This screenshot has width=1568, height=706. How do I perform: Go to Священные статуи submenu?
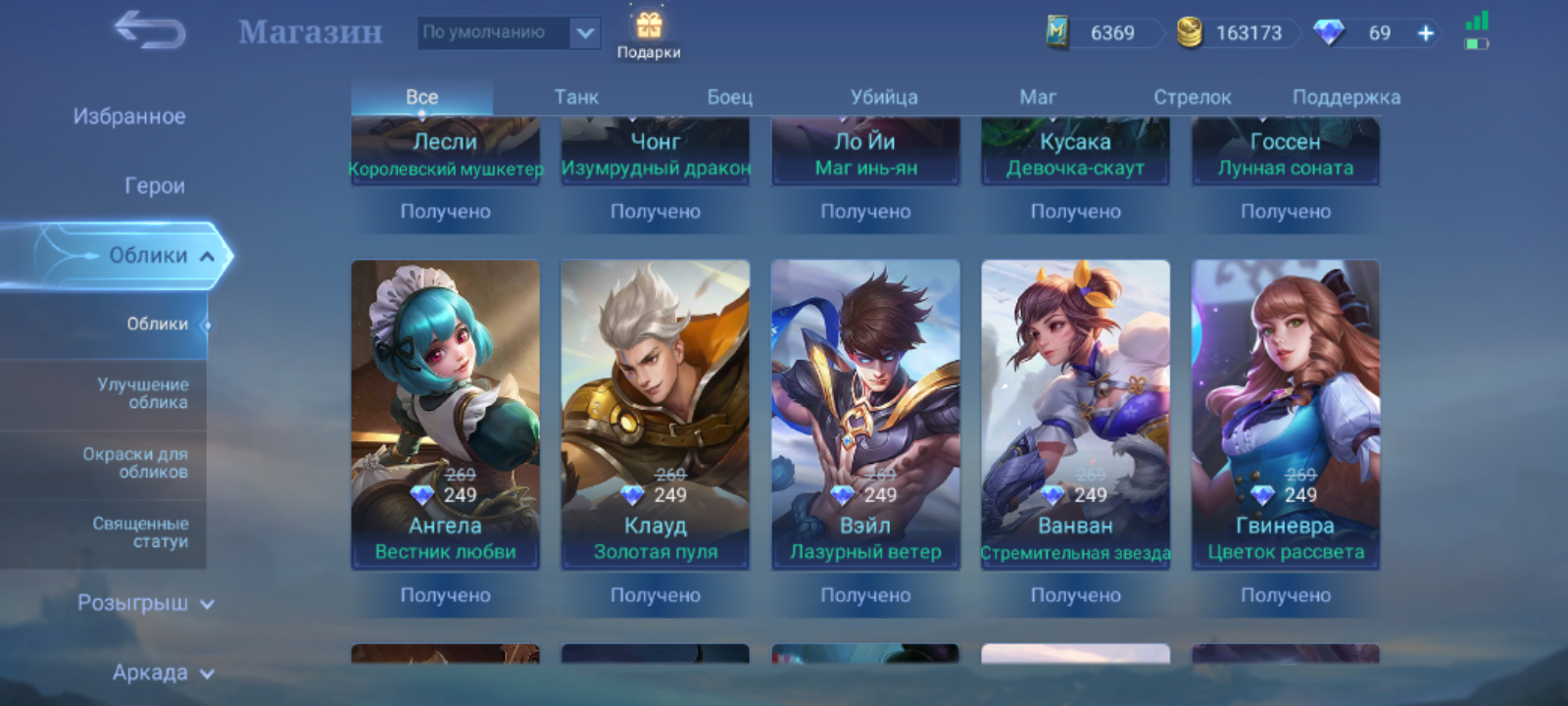pyautogui.click(x=140, y=532)
